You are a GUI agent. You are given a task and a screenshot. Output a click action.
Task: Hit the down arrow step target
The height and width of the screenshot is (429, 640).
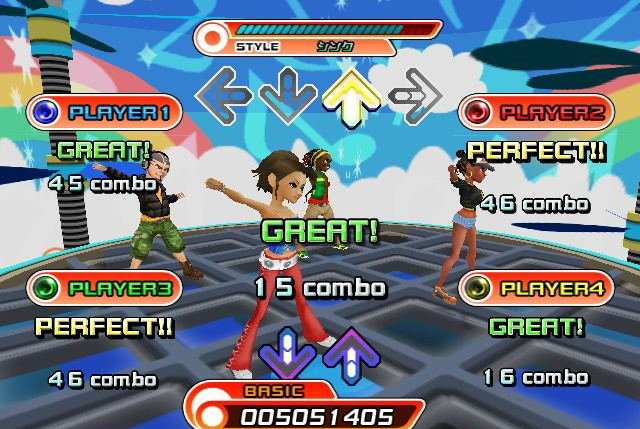tap(288, 96)
